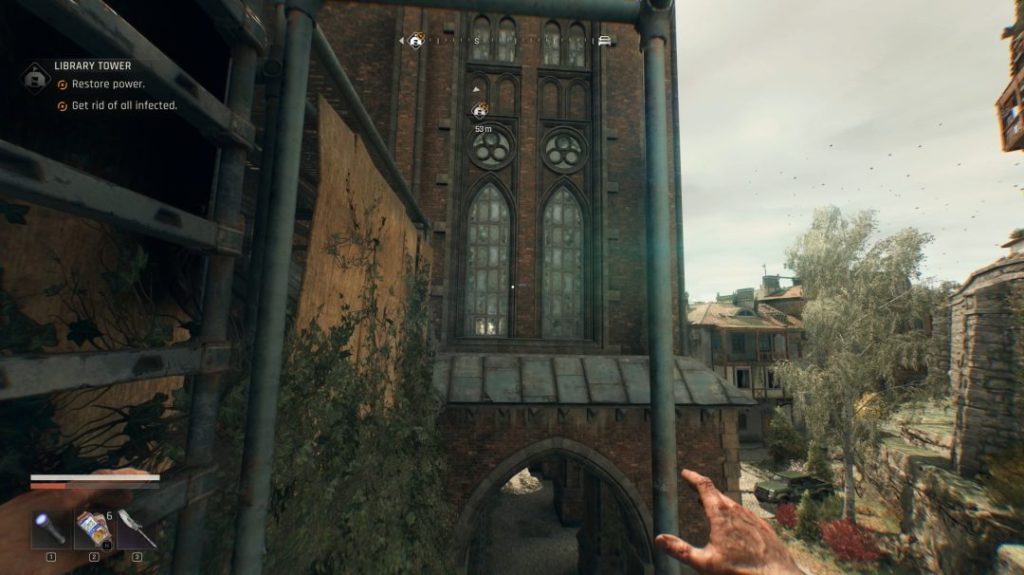
Task: Click the 53 m objective waypoint marker
Action: [x=481, y=111]
